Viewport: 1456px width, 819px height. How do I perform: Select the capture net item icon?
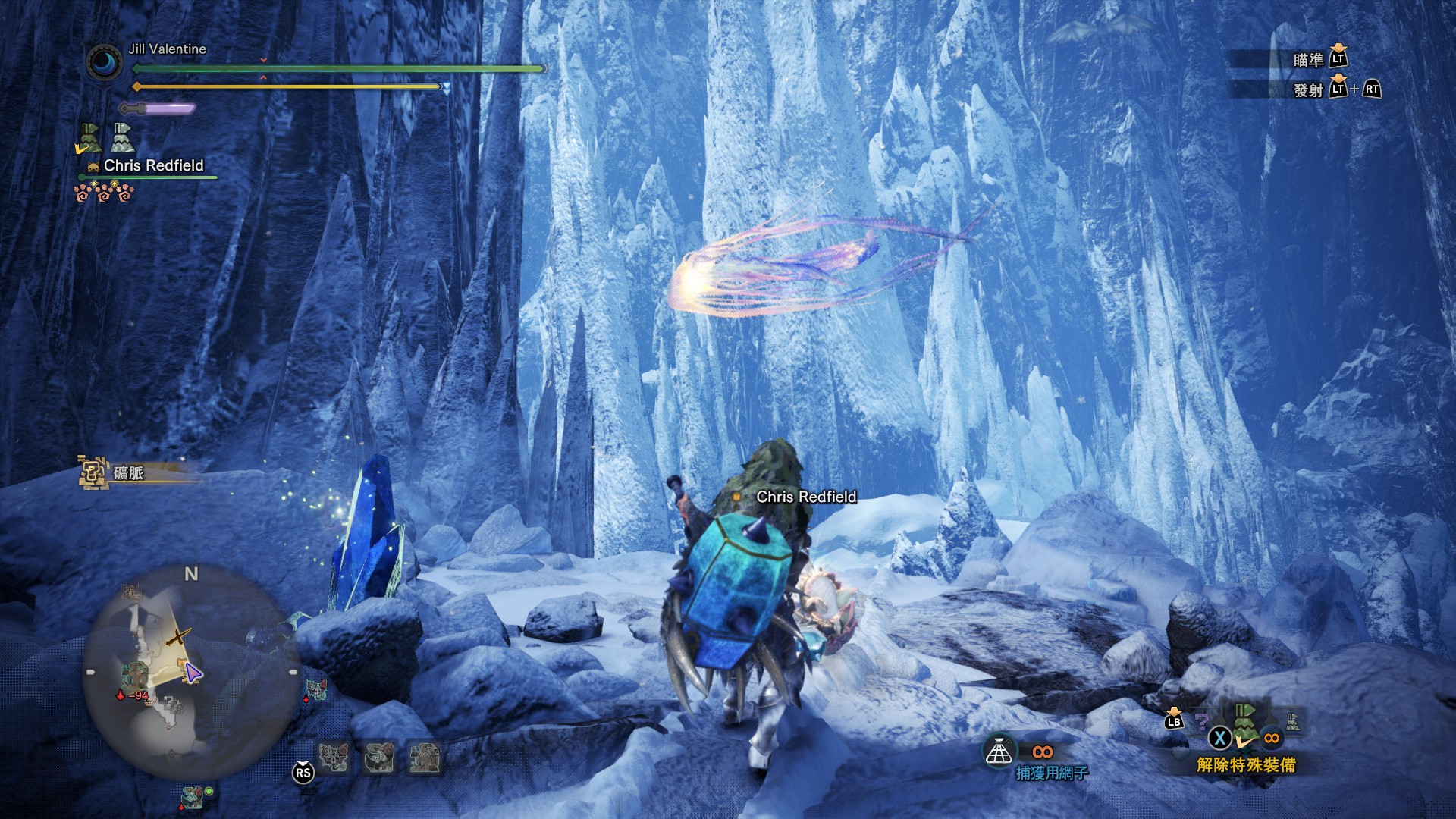[x=999, y=752]
